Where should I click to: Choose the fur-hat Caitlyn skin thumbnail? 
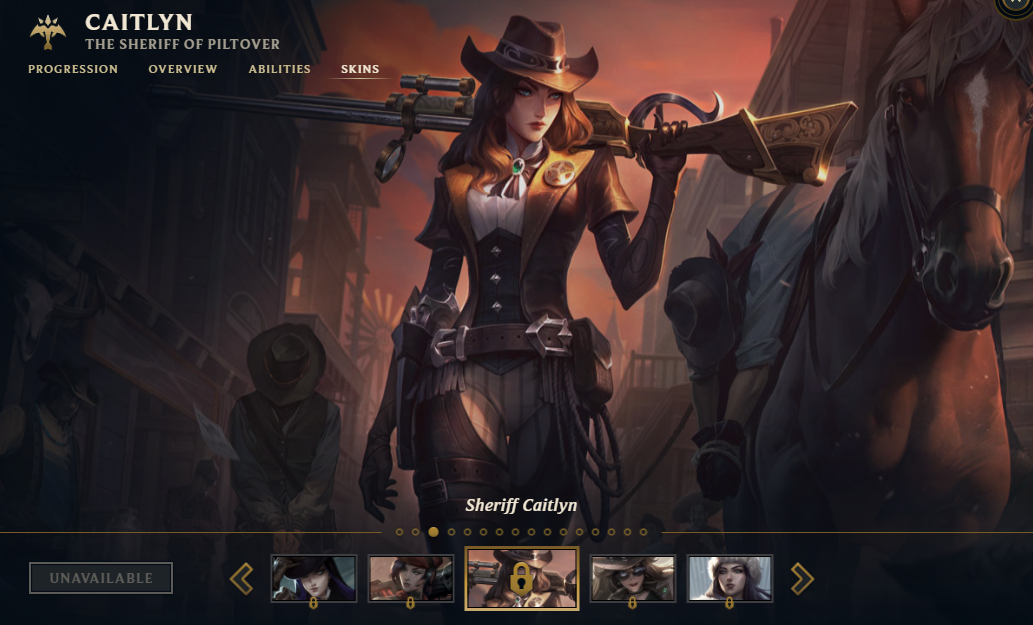click(x=729, y=578)
